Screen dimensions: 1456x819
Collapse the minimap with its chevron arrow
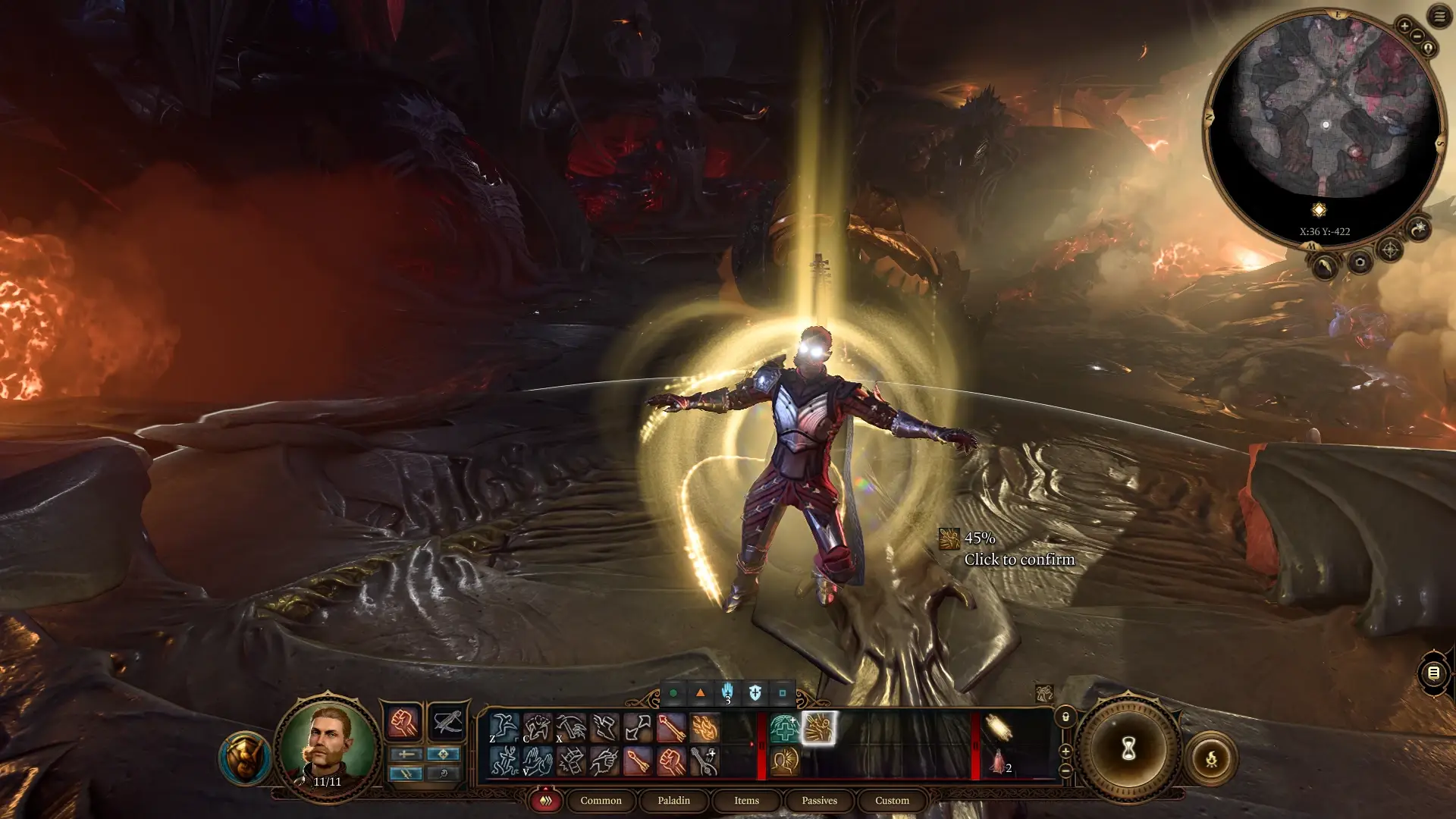pyautogui.click(x=1326, y=267)
